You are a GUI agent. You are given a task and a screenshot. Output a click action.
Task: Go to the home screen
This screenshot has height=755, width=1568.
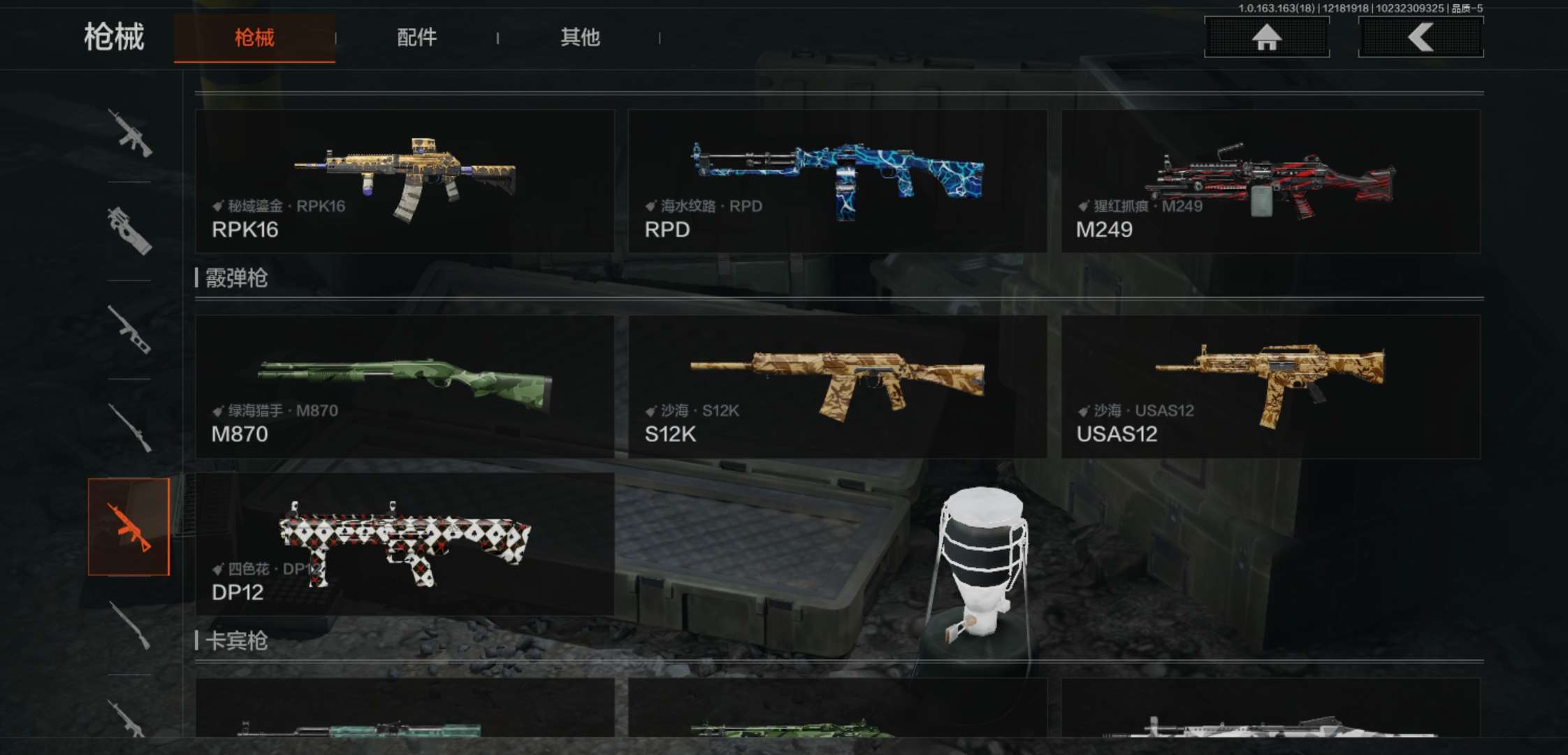(1266, 37)
